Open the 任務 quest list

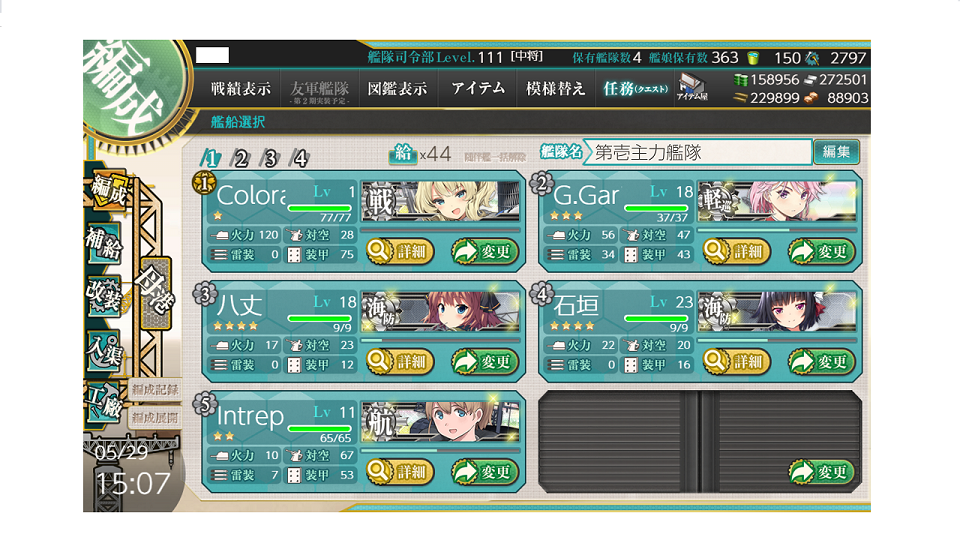(x=636, y=88)
